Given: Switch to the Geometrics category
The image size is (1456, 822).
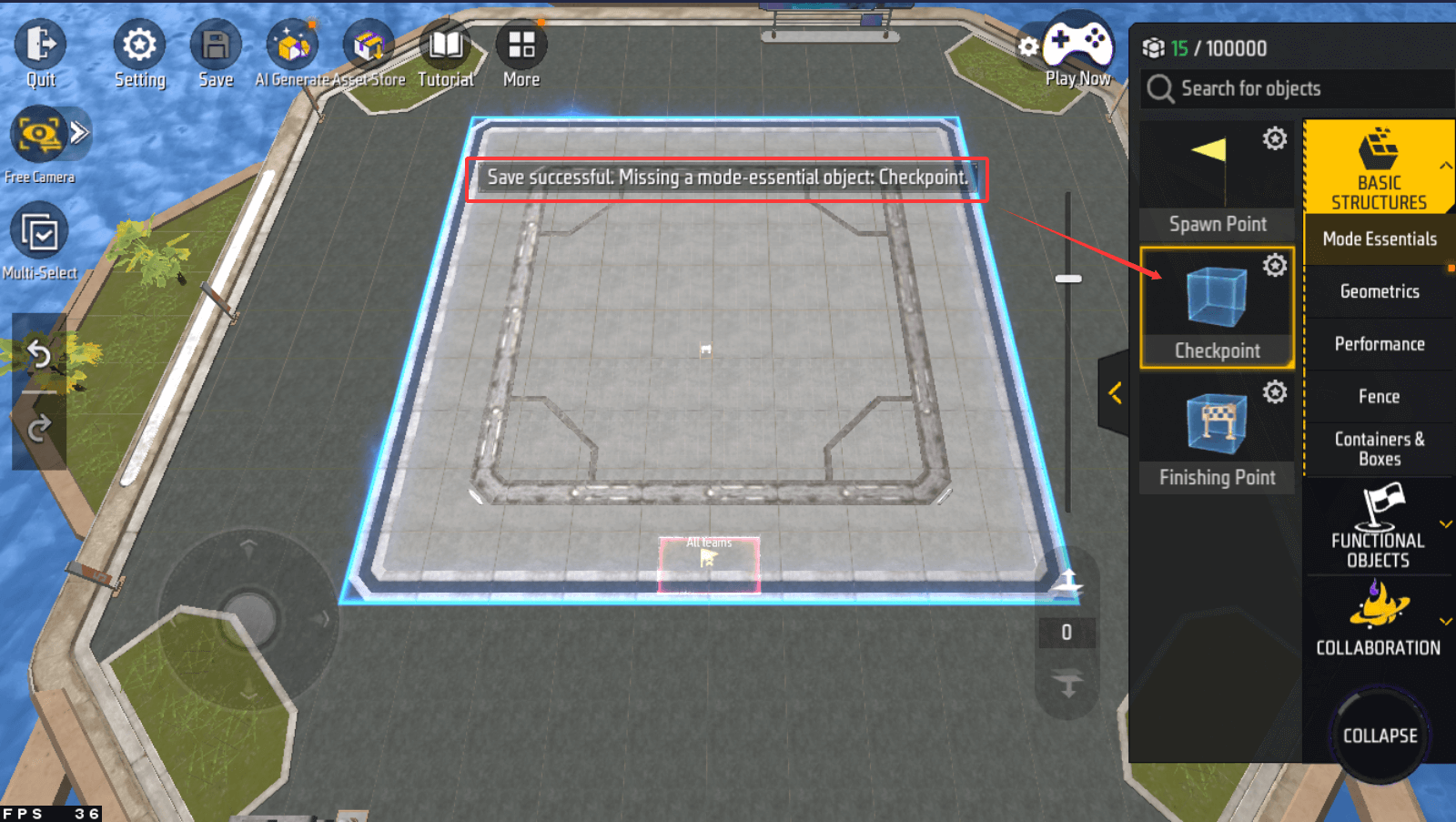Looking at the screenshot, I should [x=1379, y=291].
